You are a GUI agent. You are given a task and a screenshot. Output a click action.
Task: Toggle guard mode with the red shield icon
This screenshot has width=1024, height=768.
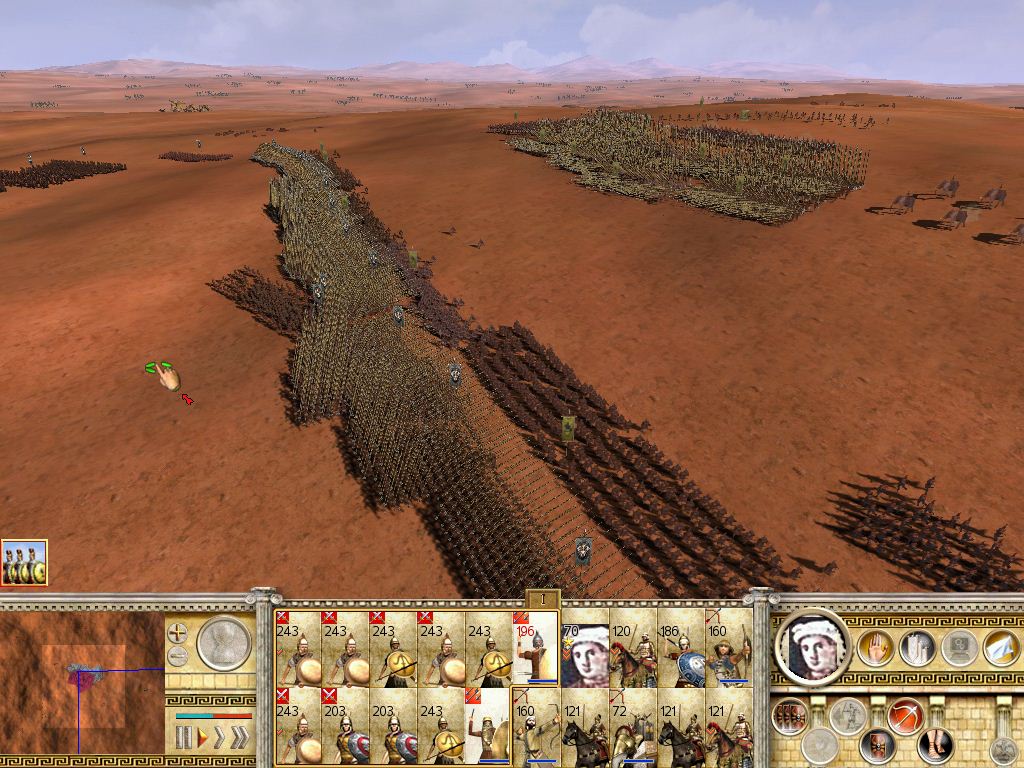pos(878,745)
